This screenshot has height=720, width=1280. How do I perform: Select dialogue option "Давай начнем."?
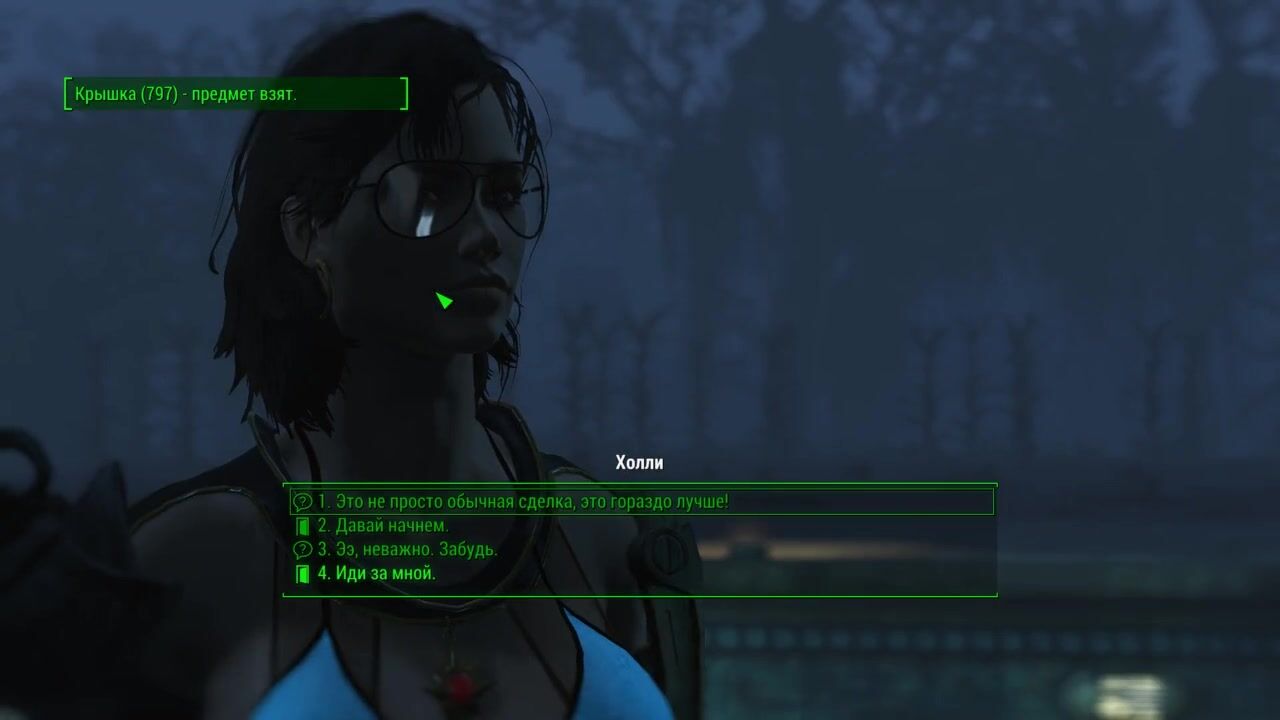383,525
